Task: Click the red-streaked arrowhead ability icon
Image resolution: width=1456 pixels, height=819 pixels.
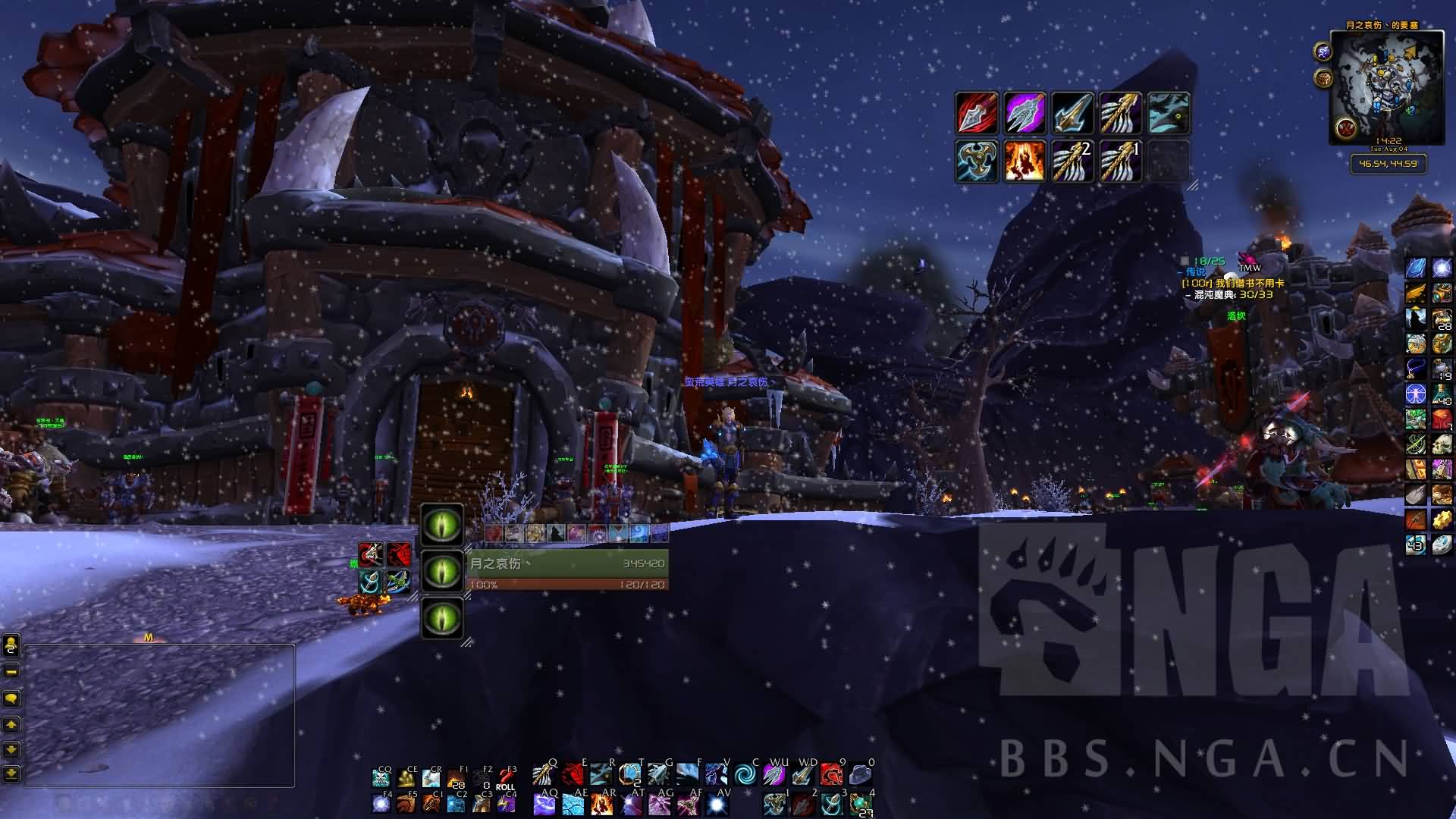Action: (976, 113)
